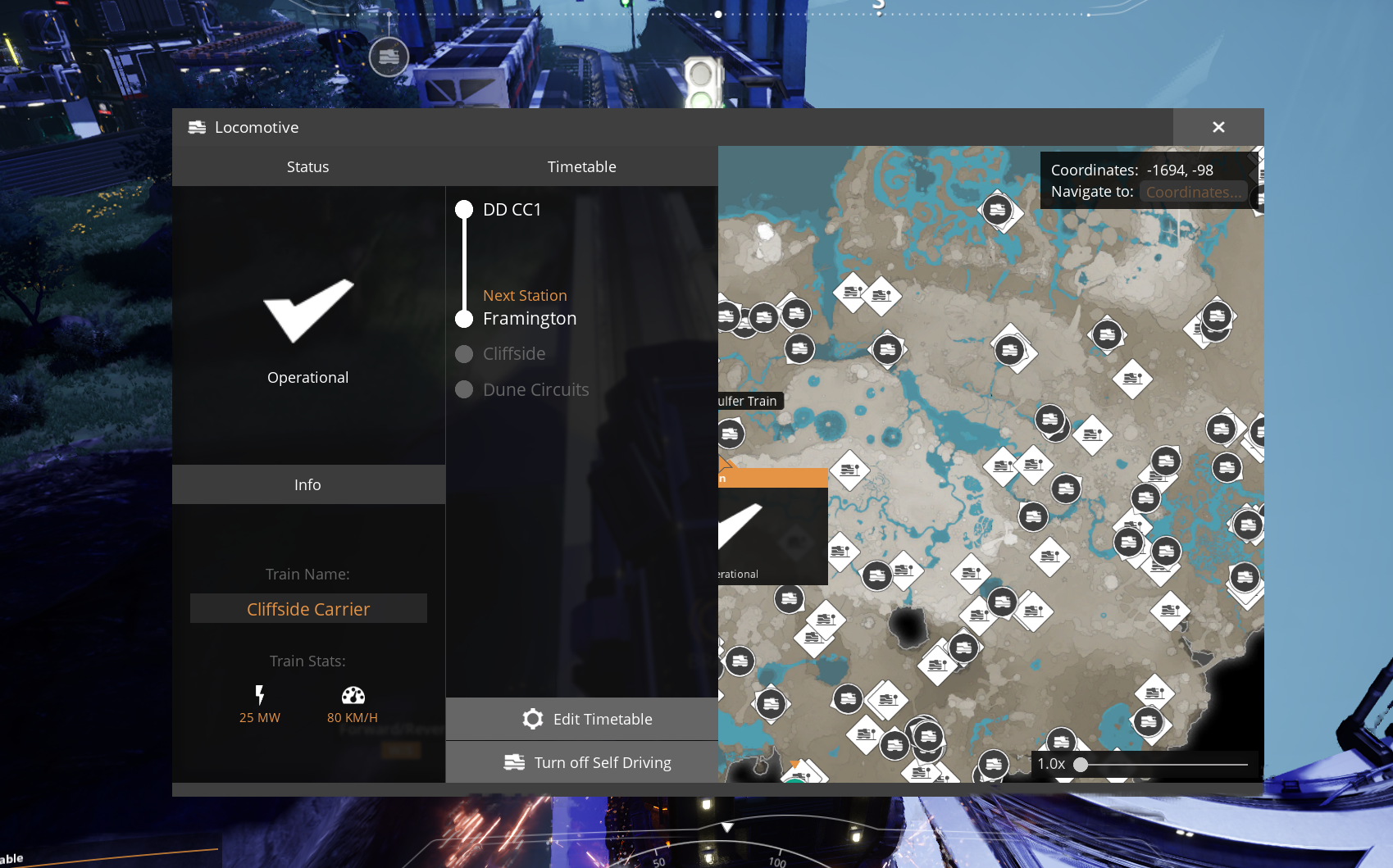
Task: Click the train marker next to the Navigate field
Action: (997, 210)
